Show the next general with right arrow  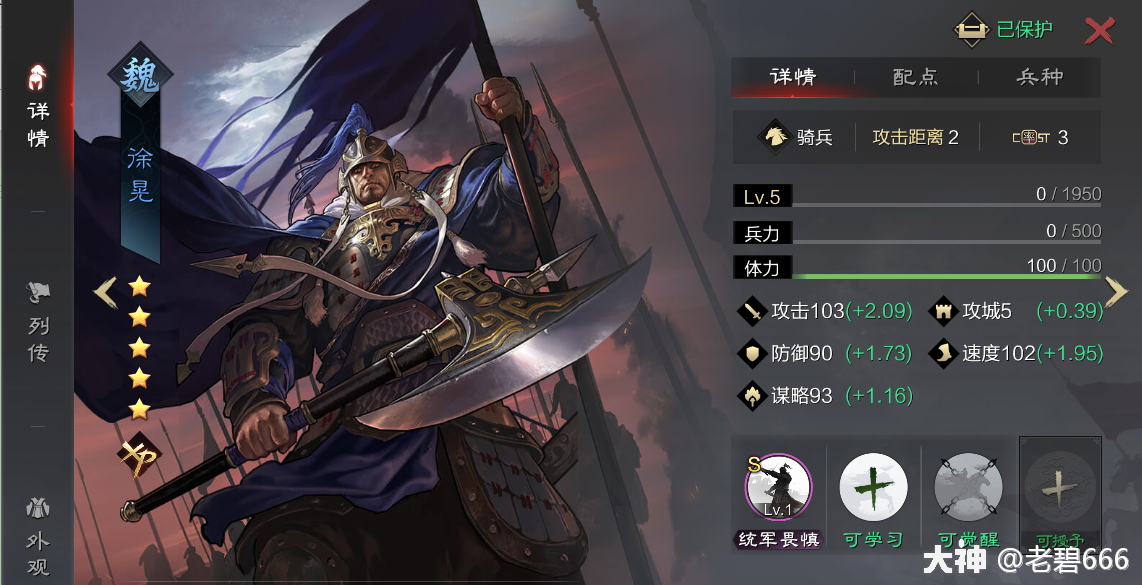click(x=1116, y=291)
